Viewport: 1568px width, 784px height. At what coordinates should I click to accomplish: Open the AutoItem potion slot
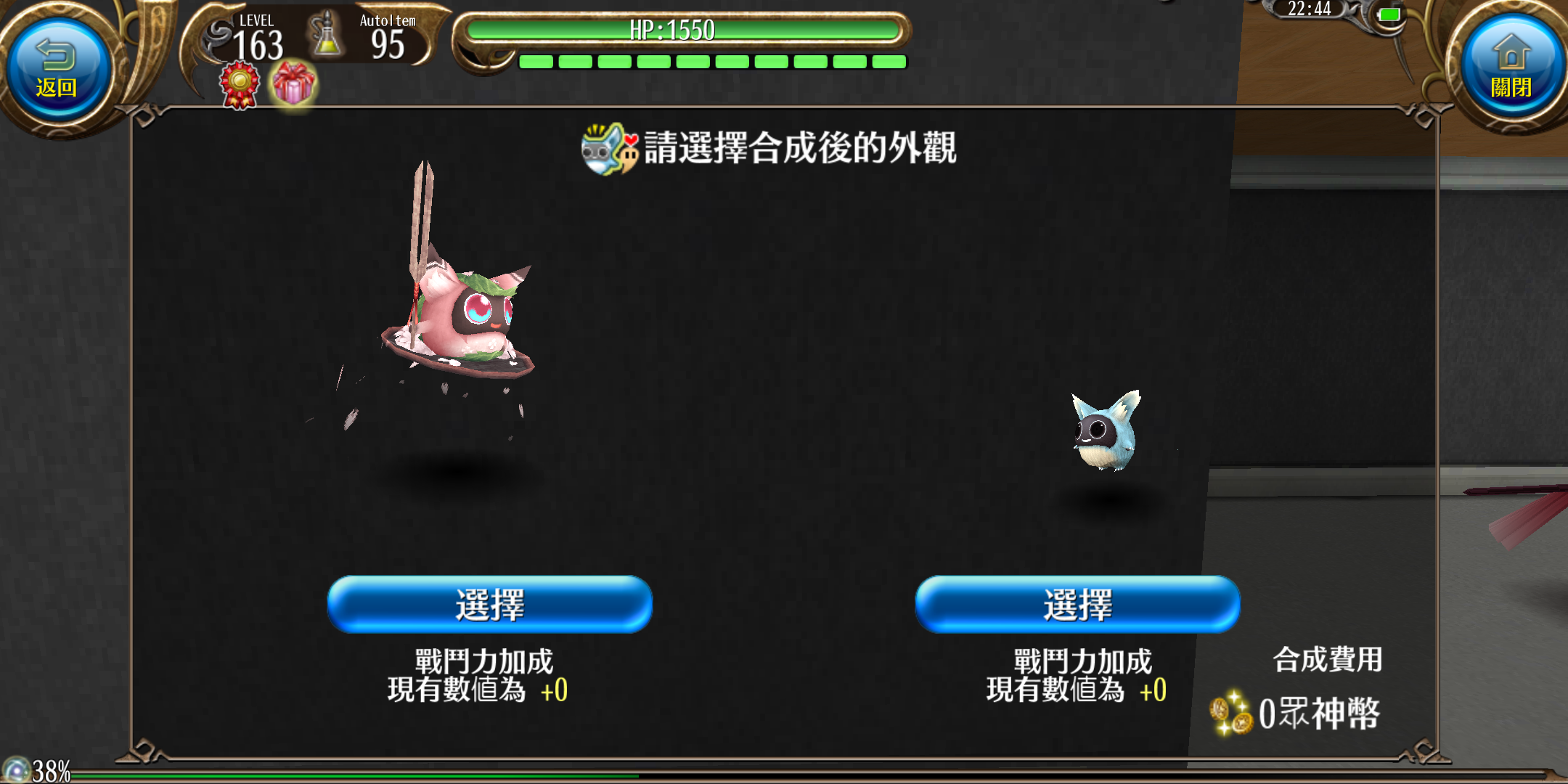pos(327,36)
